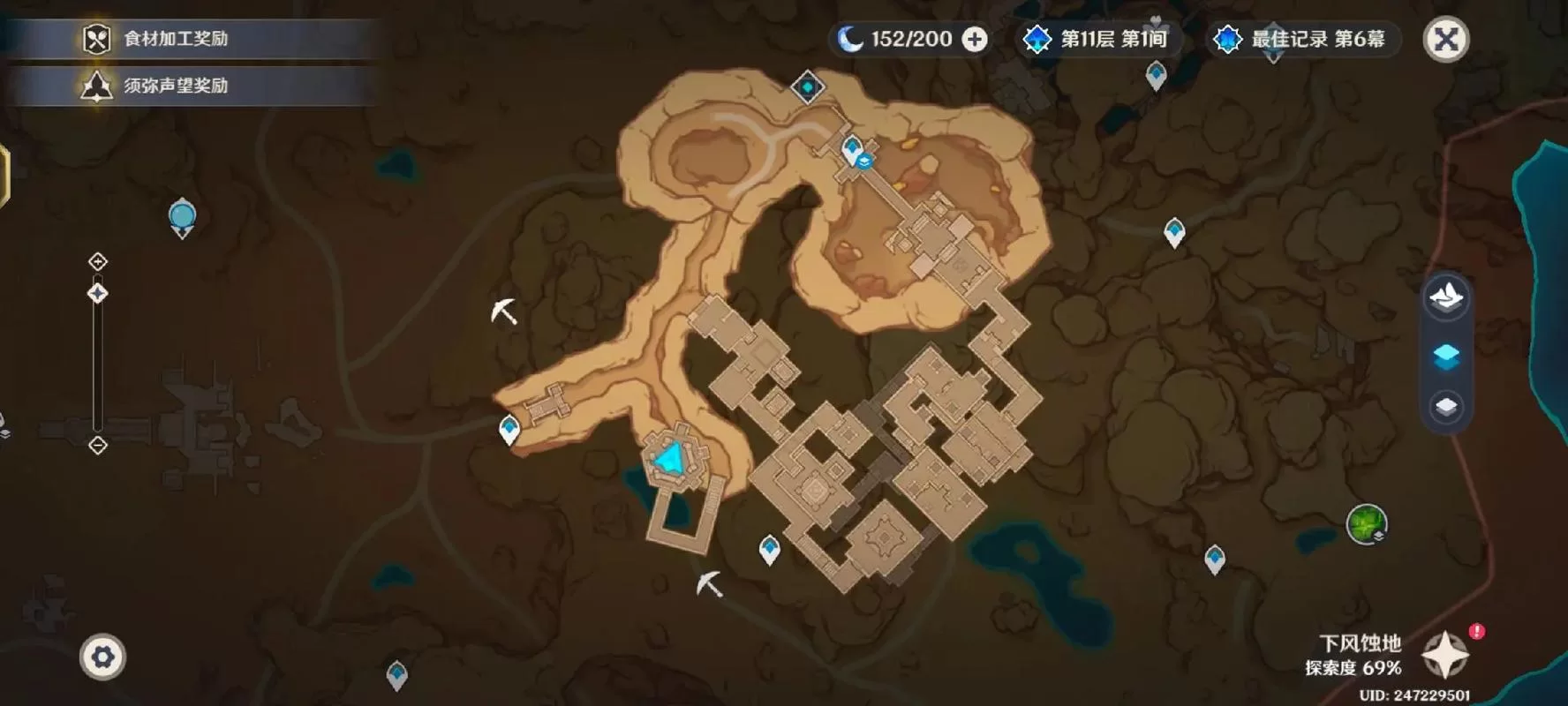
Task: Close the map with the X button
Action: coord(1445,40)
